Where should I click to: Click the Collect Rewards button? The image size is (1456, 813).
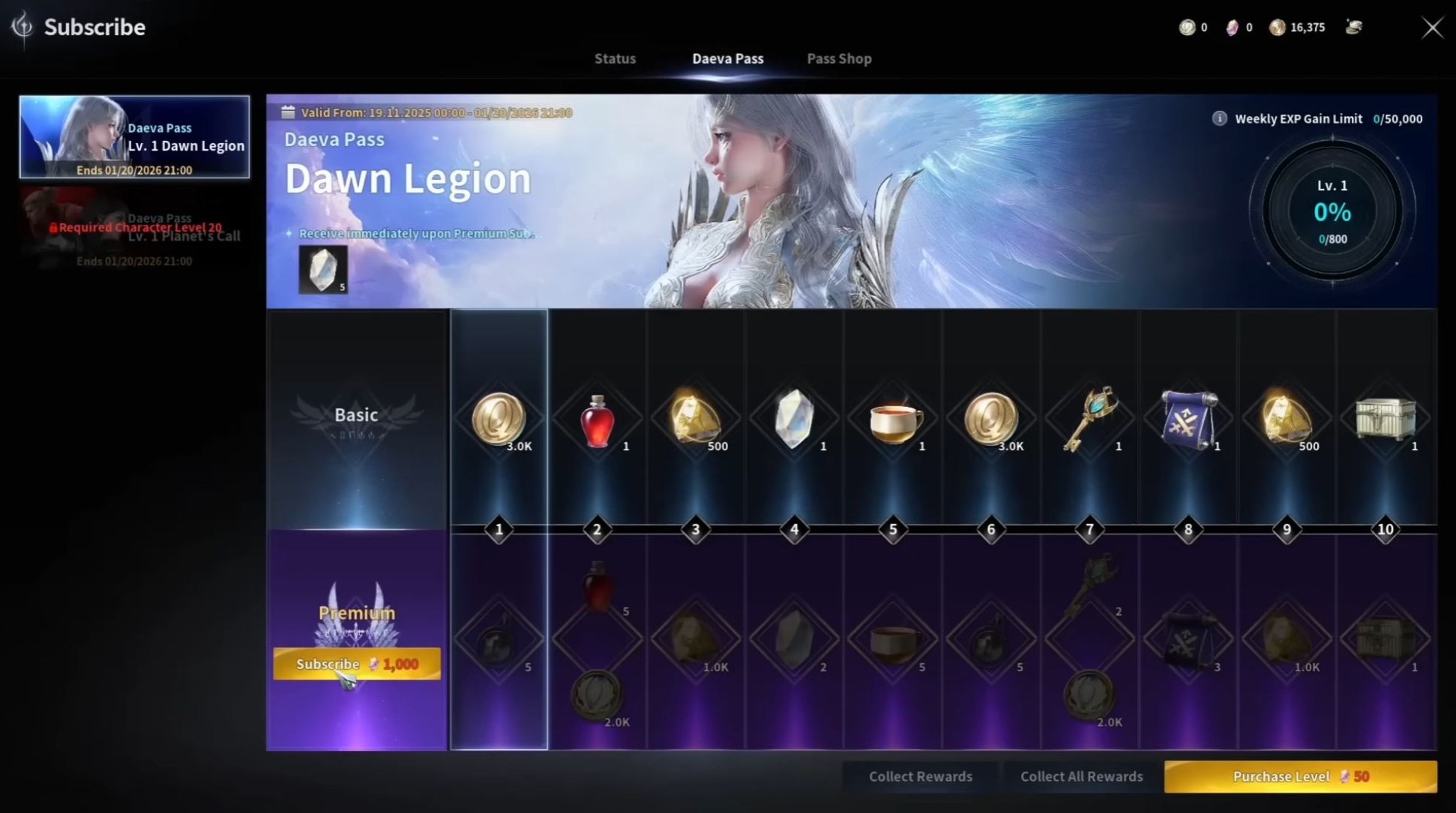click(x=920, y=776)
